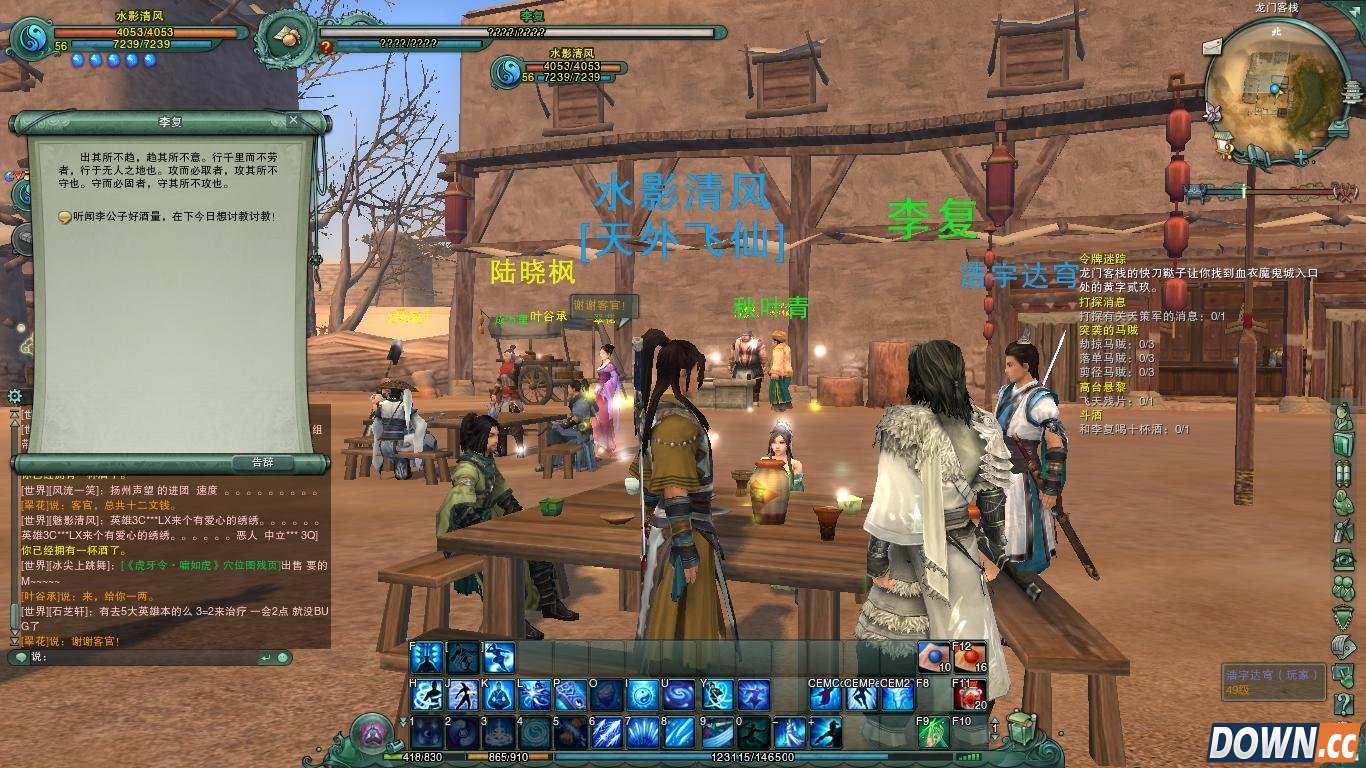Viewport: 1366px width, 768px height.
Task: Use the red potion in slot F11
Action: point(968,695)
